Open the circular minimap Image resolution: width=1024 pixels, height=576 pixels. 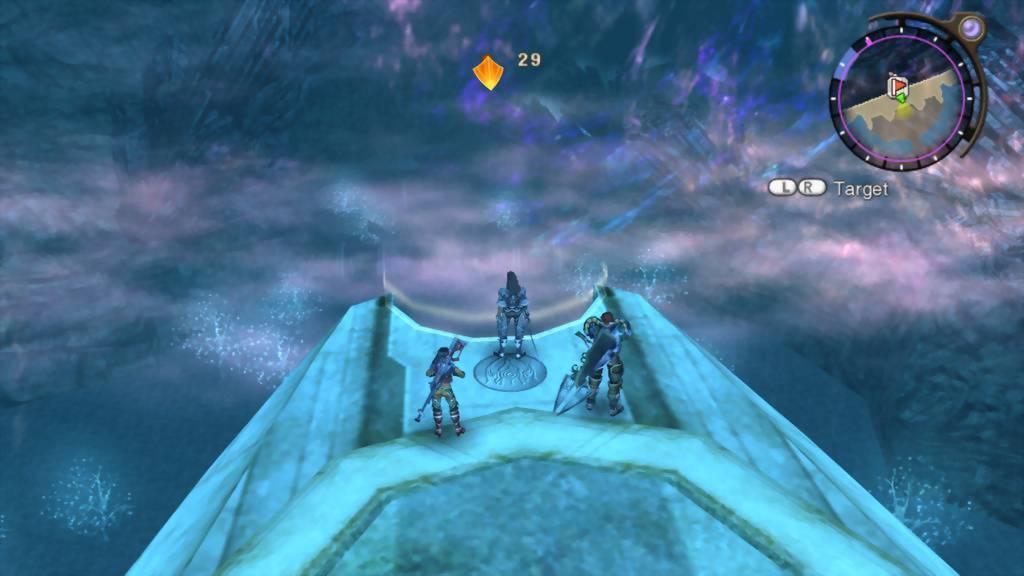click(901, 98)
